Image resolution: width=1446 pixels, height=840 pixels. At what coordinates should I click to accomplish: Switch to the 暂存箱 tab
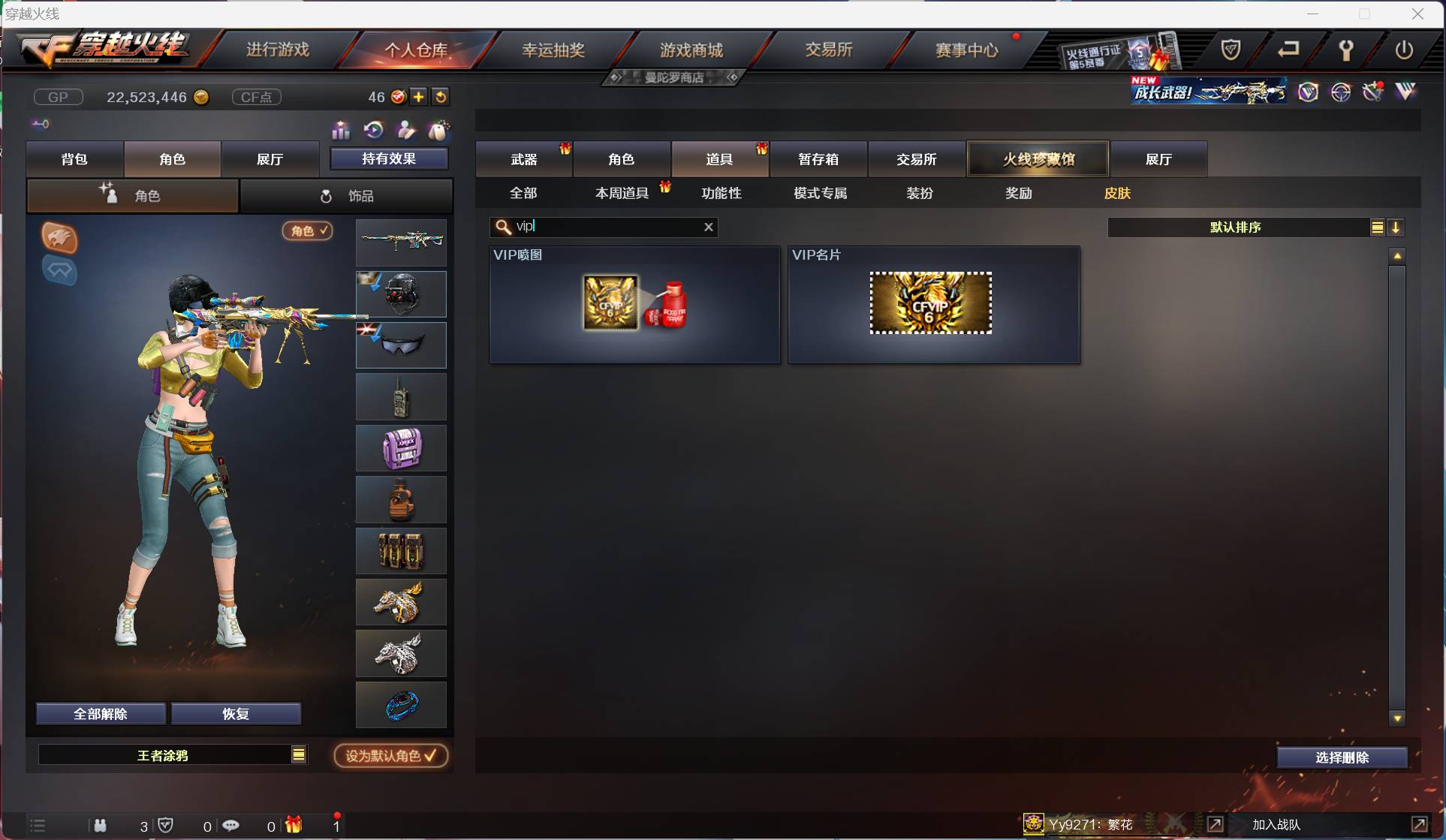818,158
